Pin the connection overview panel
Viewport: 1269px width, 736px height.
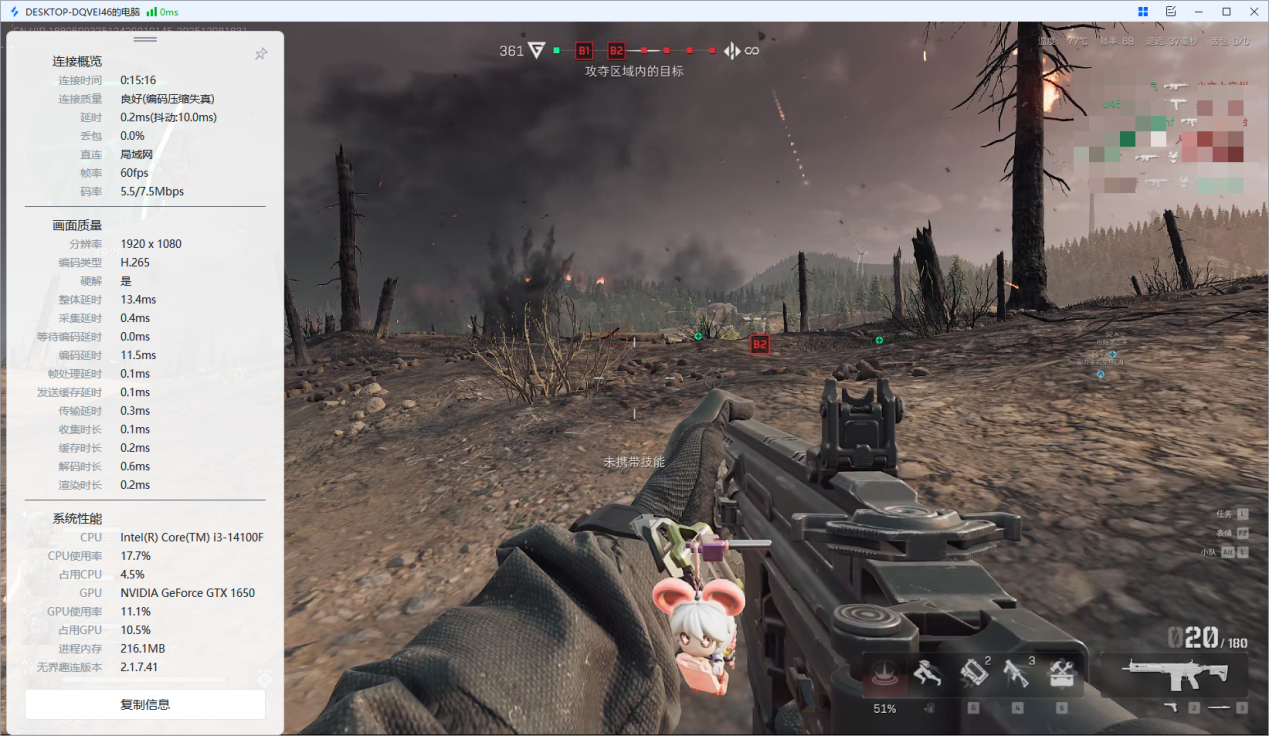pos(261,54)
